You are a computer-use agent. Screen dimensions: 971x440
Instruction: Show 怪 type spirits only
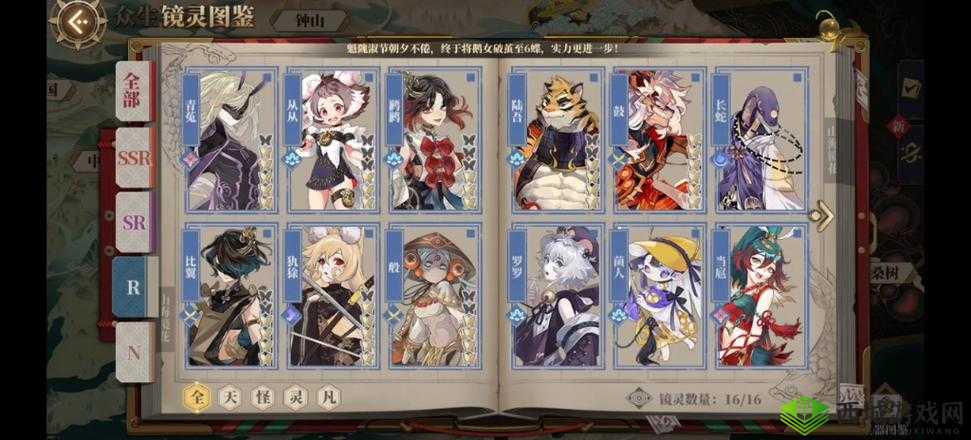(262, 398)
